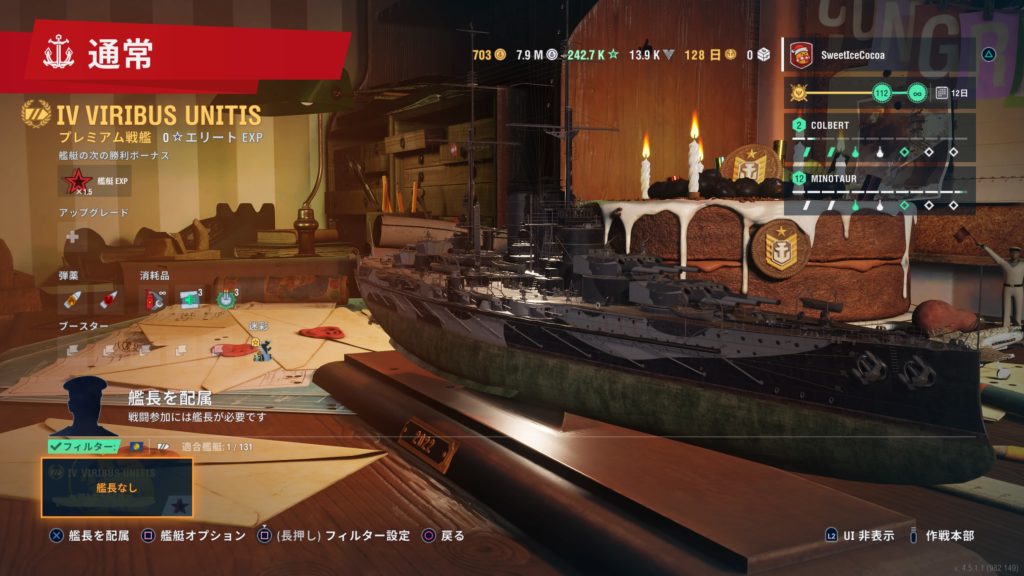
Task: Select the yellow-tipped shell ammo icon
Action: tap(73, 299)
